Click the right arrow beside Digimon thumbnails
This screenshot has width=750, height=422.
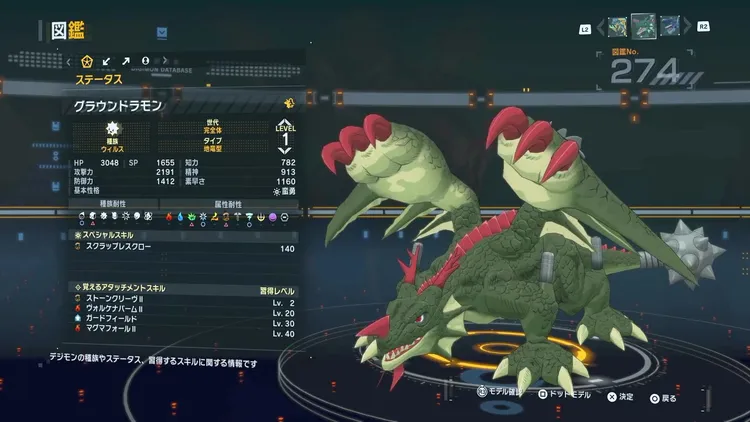(685, 27)
